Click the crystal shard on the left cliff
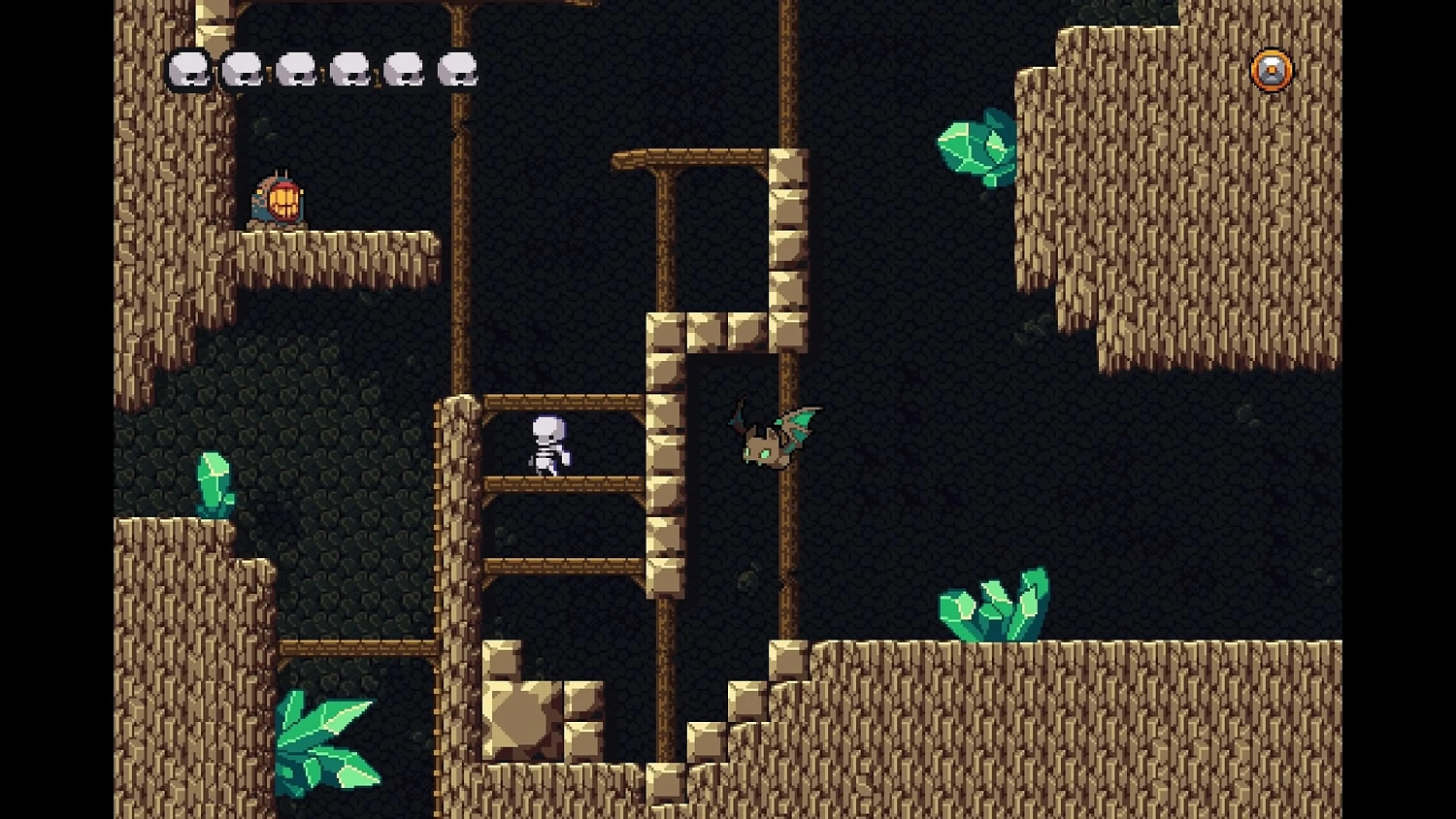 [215, 480]
